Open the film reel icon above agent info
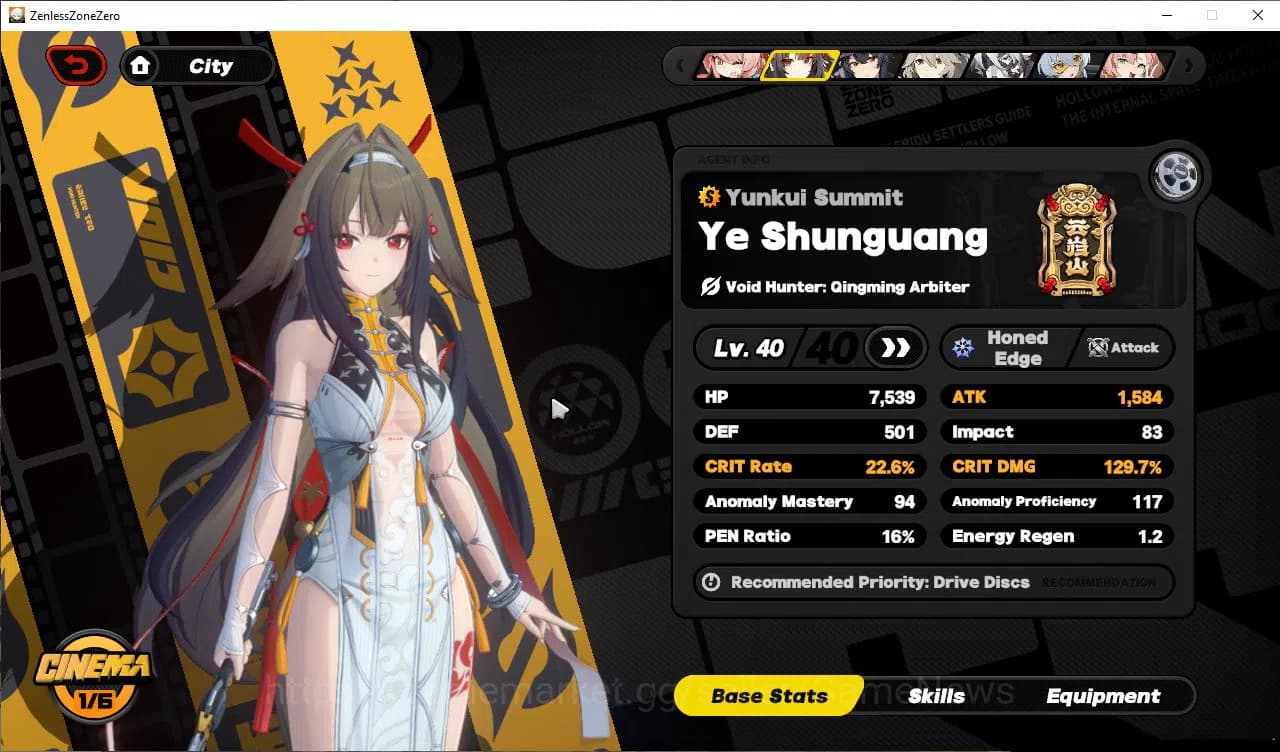This screenshot has height=752, width=1280. tap(1176, 175)
